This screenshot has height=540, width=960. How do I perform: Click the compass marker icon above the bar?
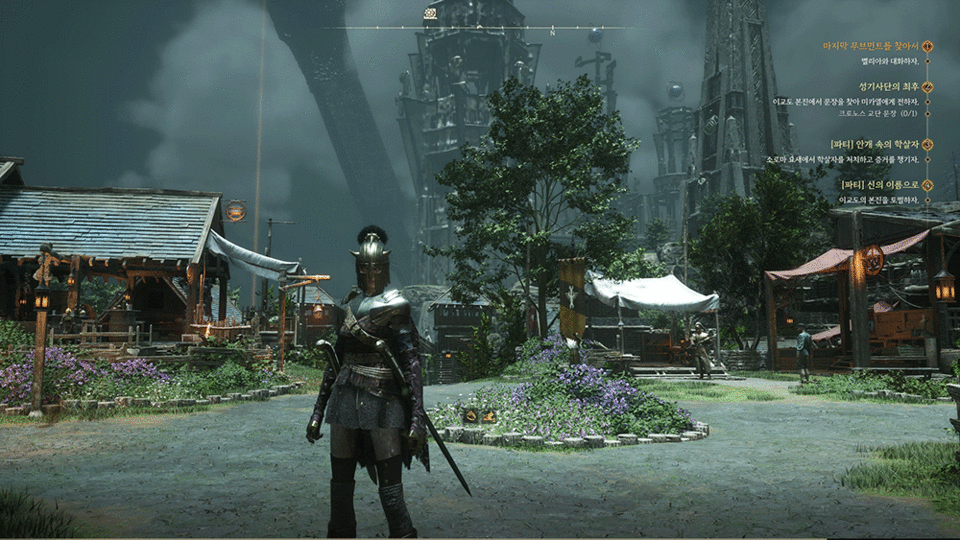point(430,14)
